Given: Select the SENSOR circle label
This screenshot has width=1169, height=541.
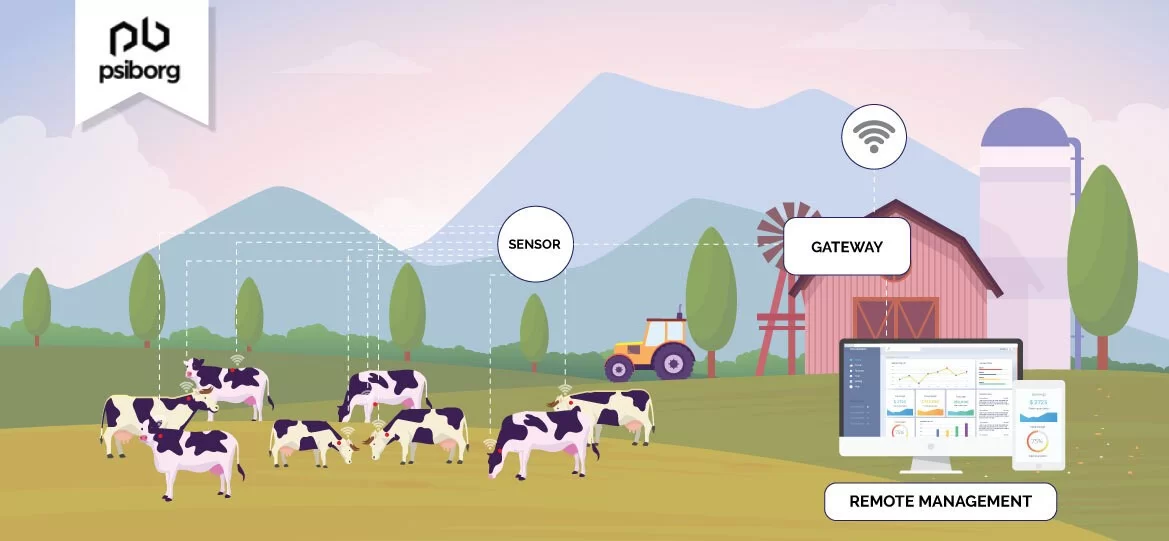Looking at the screenshot, I should 535,244.
